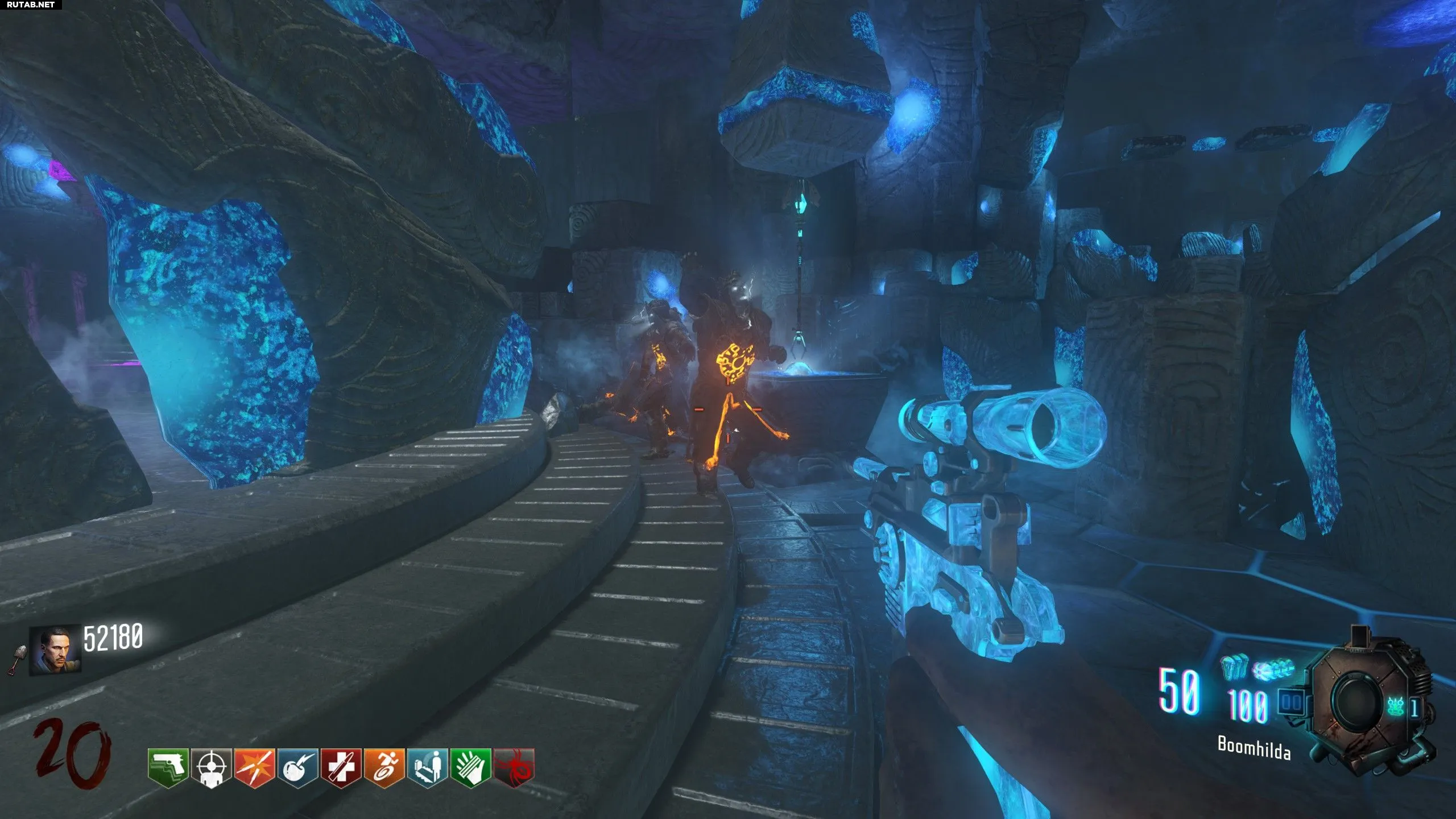Select the Mule Kick pistol perk icon
1456x819 pixels.
pos(168,767)
